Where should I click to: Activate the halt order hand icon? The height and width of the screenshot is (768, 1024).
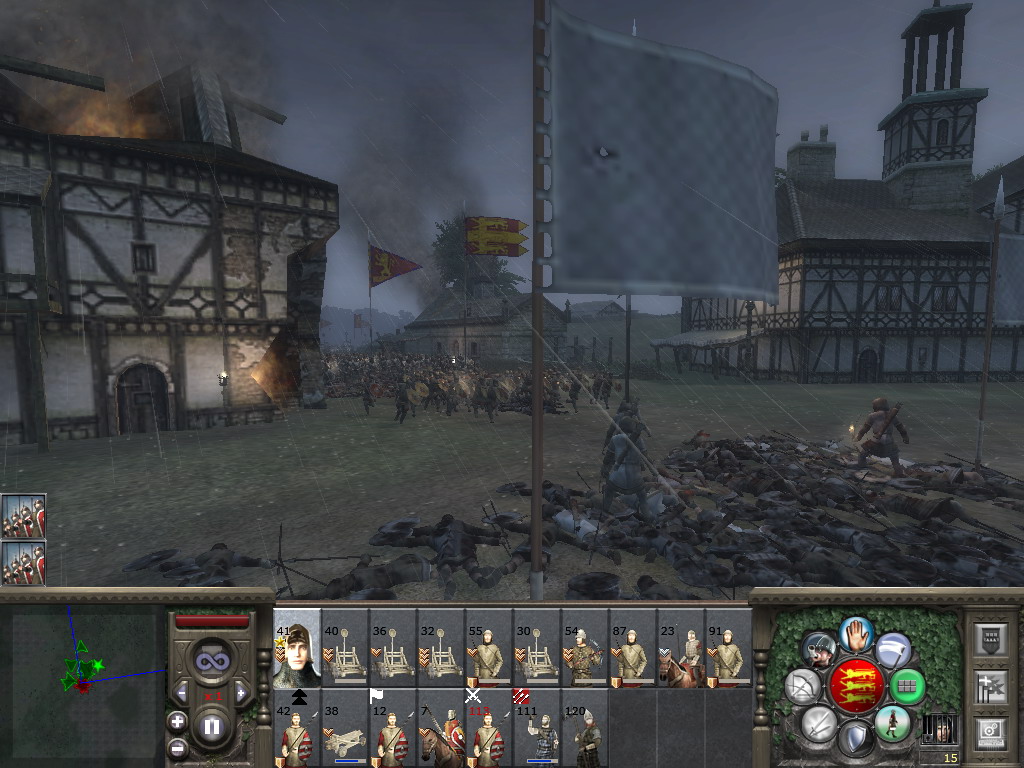click(x=857, y=634)
